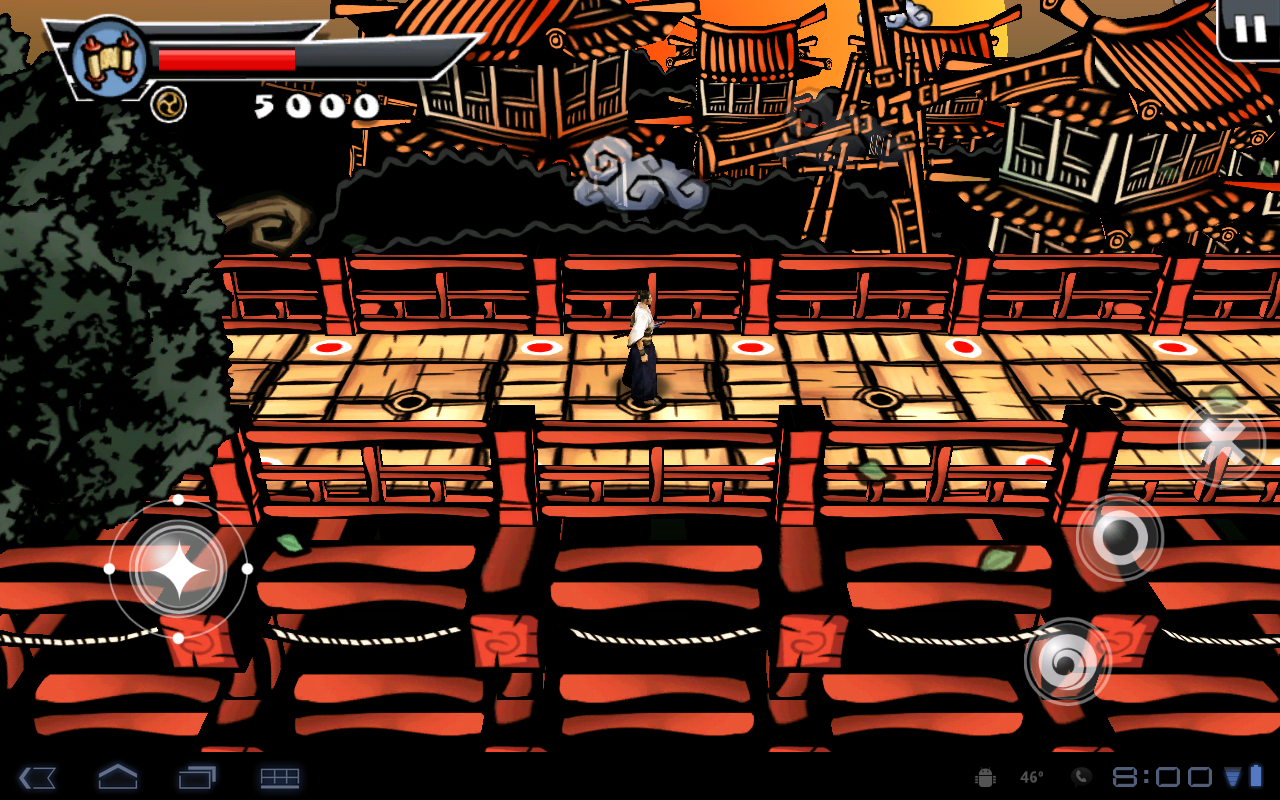Pause the game with the top-right button
Viewport: 1280px width, 800px height.
pyautogui.click(x=1250, y=29)
